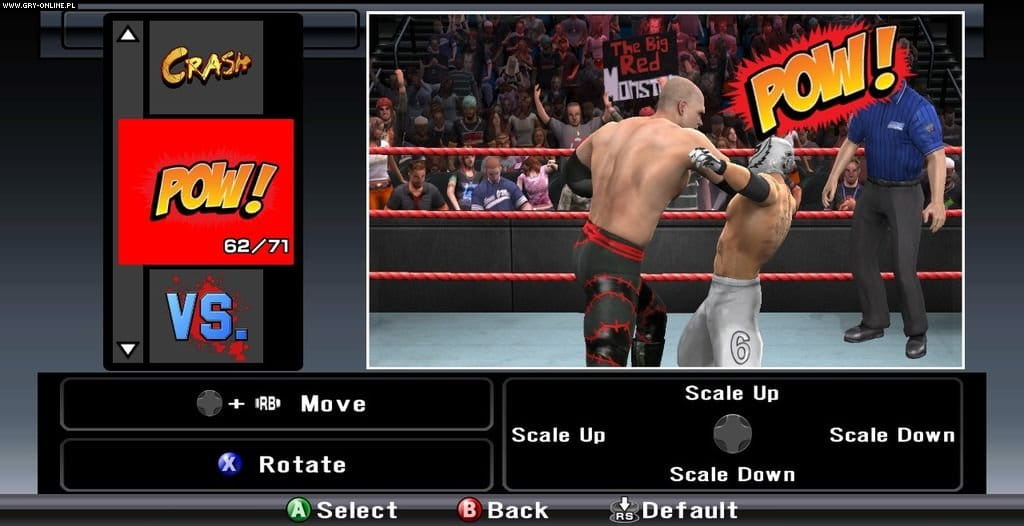Click the sticker list up arrow

click(128, 35)
